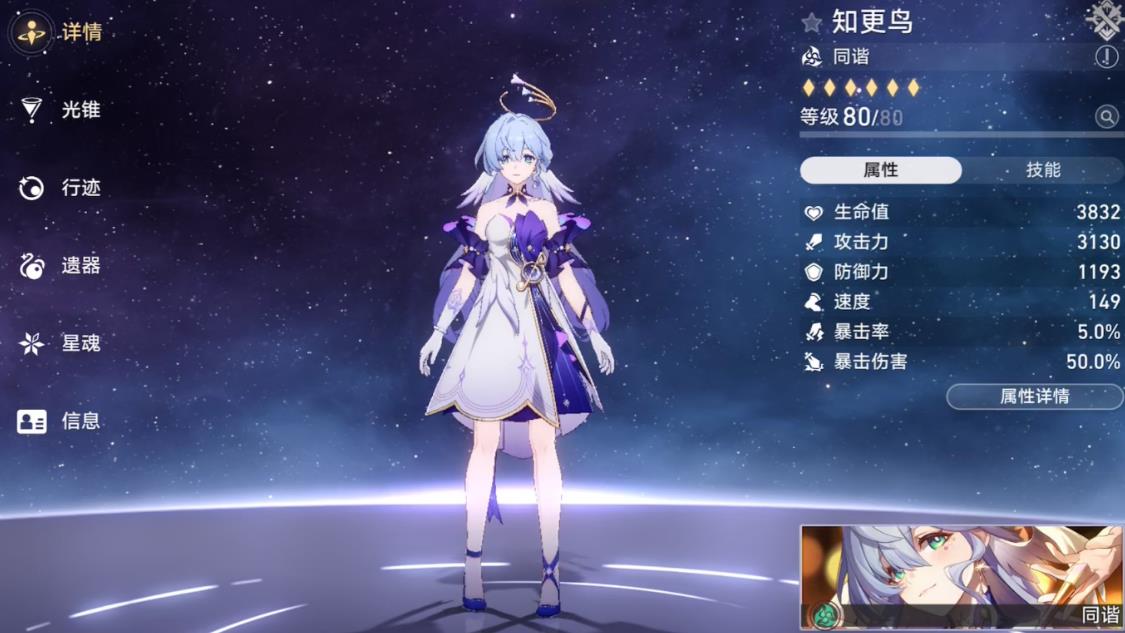Switch to the 技能 skills tab
1125x633 pixels.
[1043, 171]
